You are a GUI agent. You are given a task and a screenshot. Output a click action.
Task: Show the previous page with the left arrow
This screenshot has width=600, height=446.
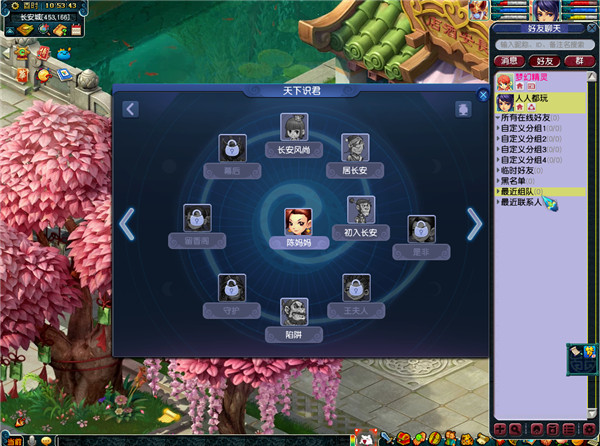click(127, 225)
